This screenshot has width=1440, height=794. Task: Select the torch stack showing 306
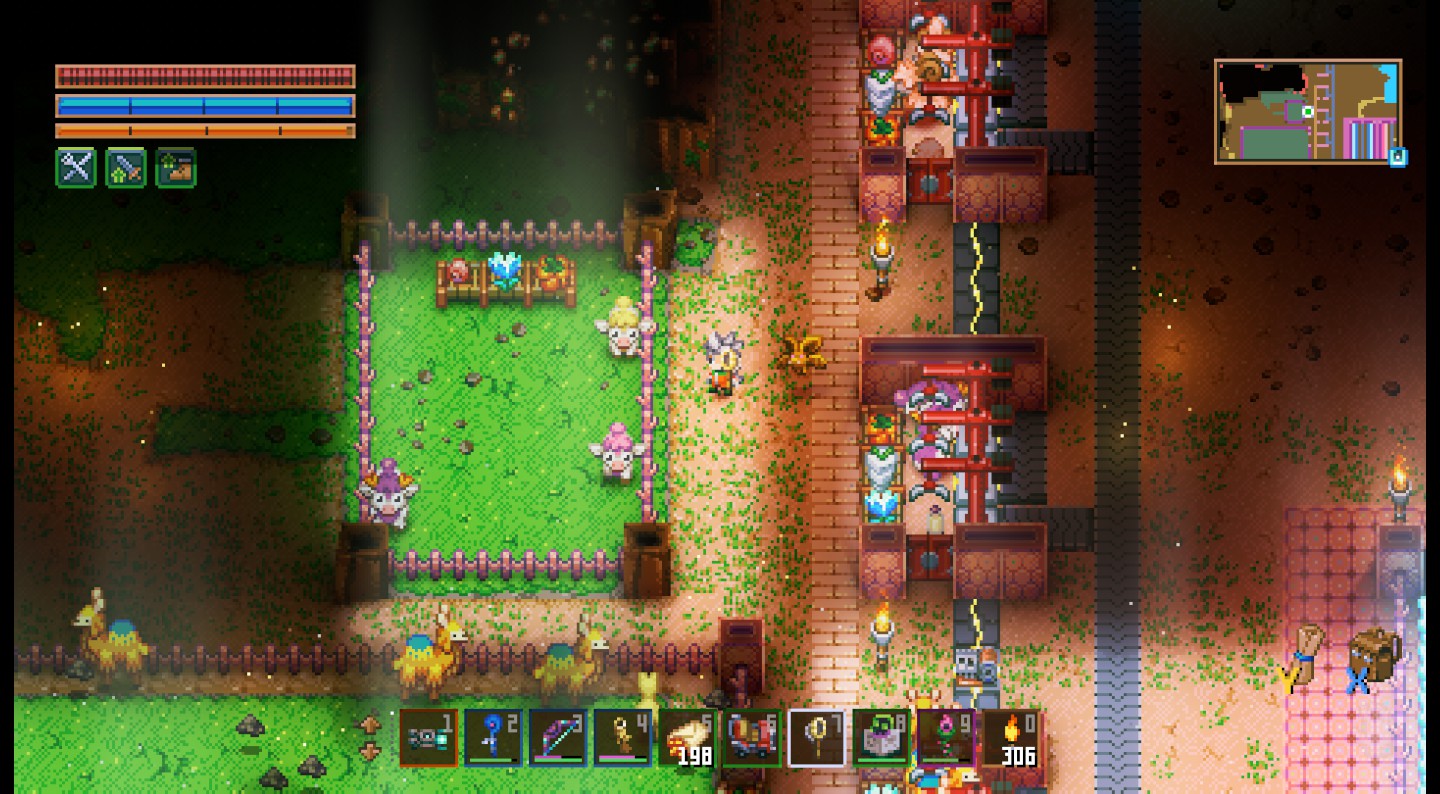[1011, 738]
